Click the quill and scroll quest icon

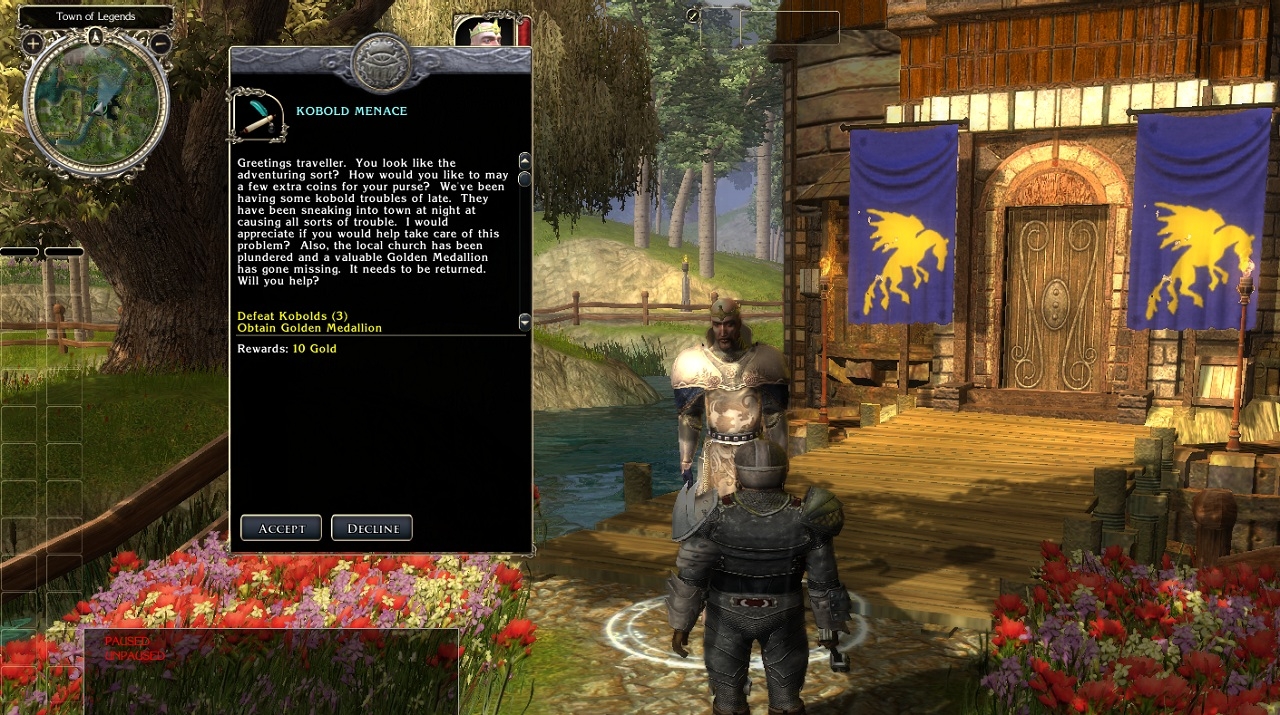tap(257, 116)
